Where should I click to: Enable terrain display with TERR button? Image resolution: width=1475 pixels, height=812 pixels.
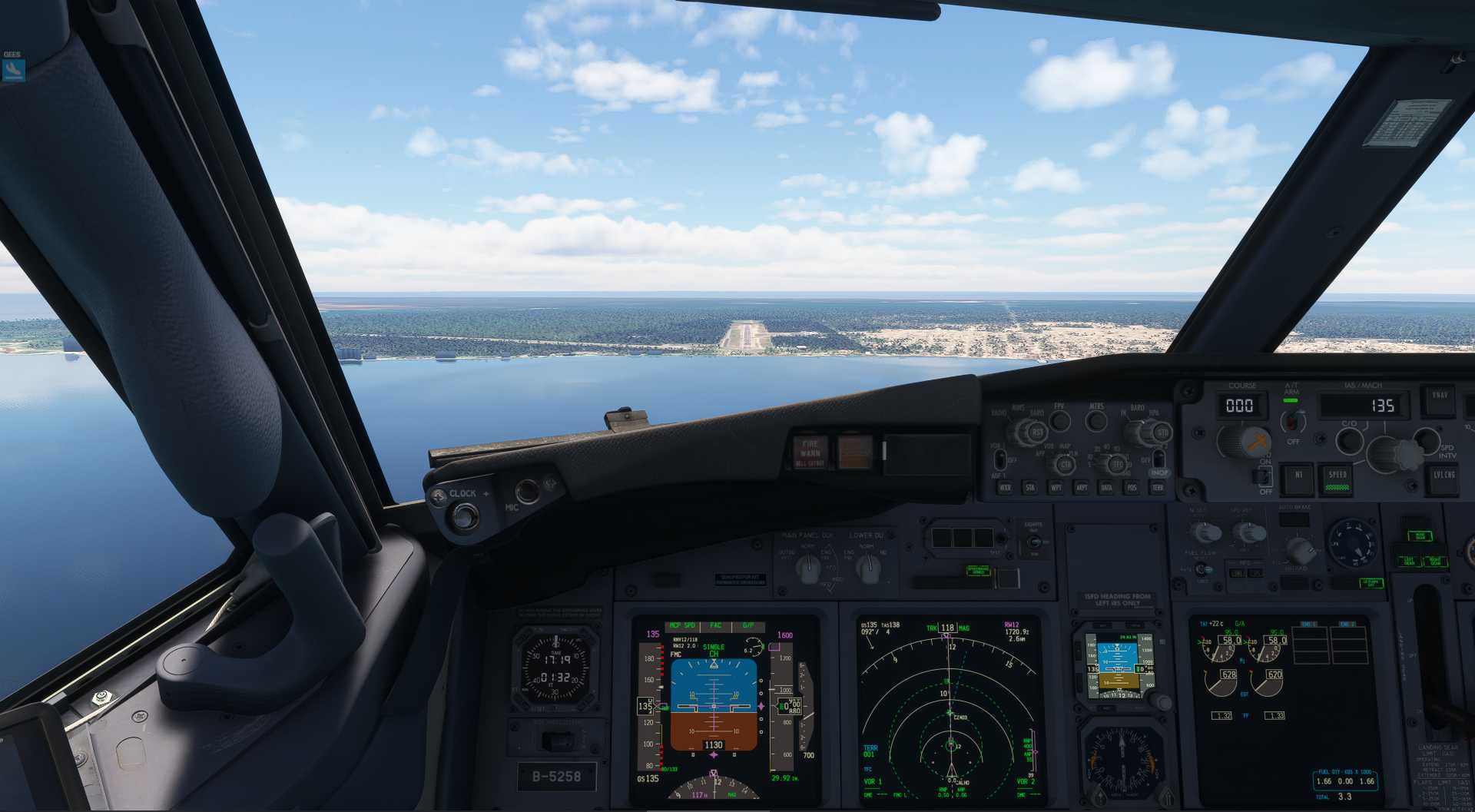(x=1157, y=487)
